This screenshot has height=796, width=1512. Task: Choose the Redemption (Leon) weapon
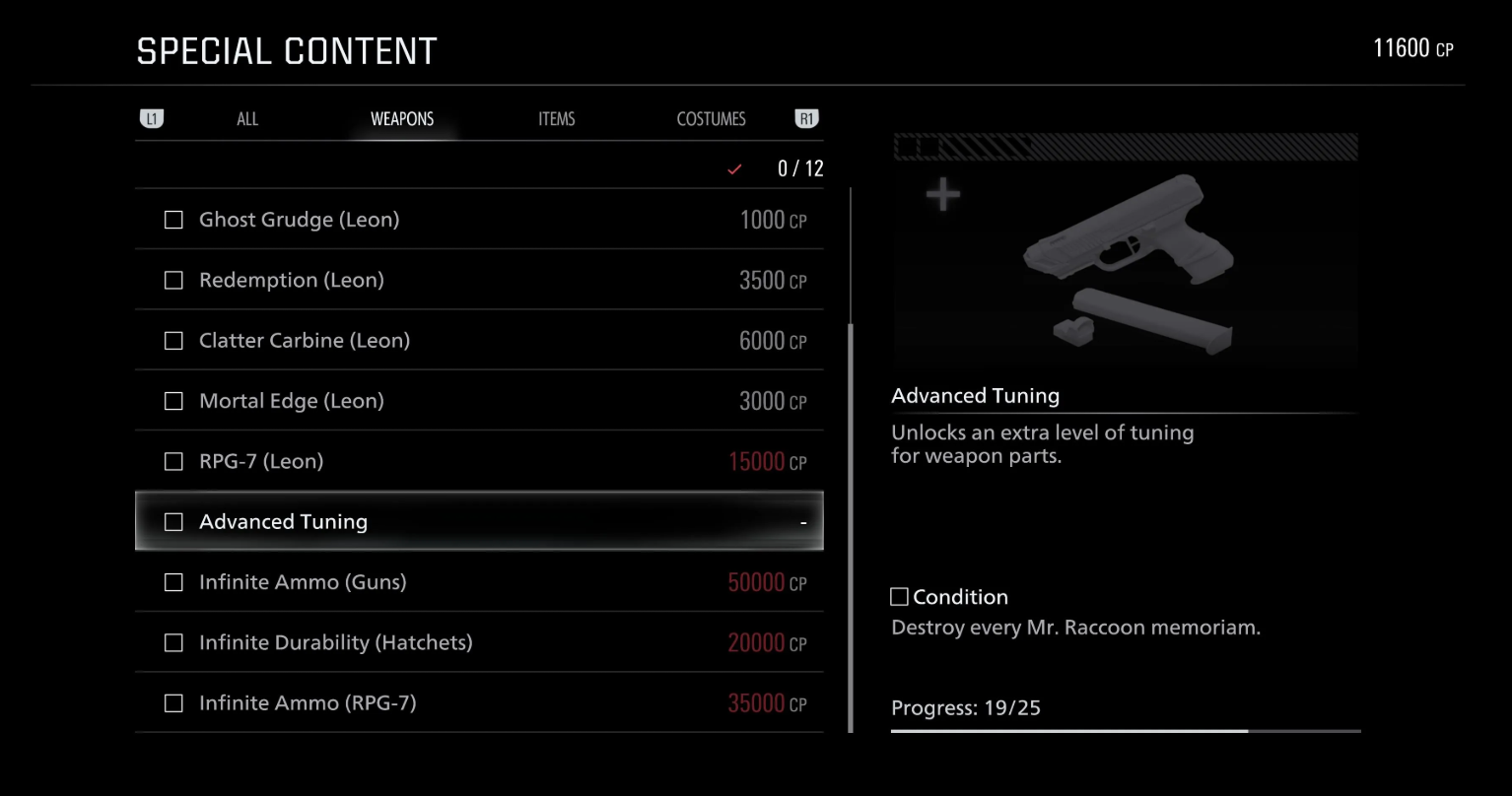(479, 280)
